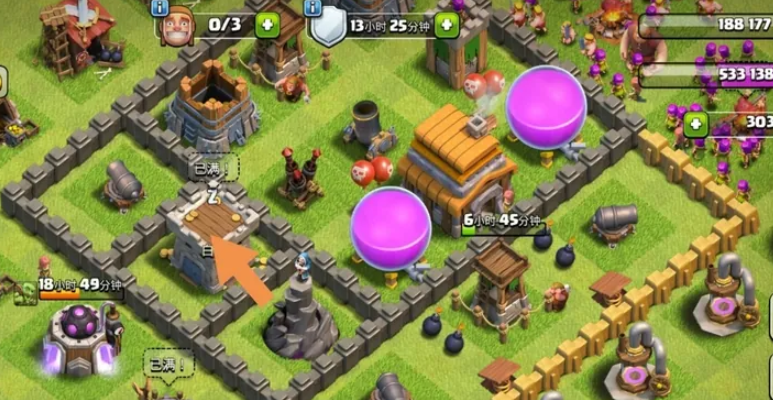This screenshot has width=773, height=400.
Task: Open the builder info icon
Action: (158, 7)
